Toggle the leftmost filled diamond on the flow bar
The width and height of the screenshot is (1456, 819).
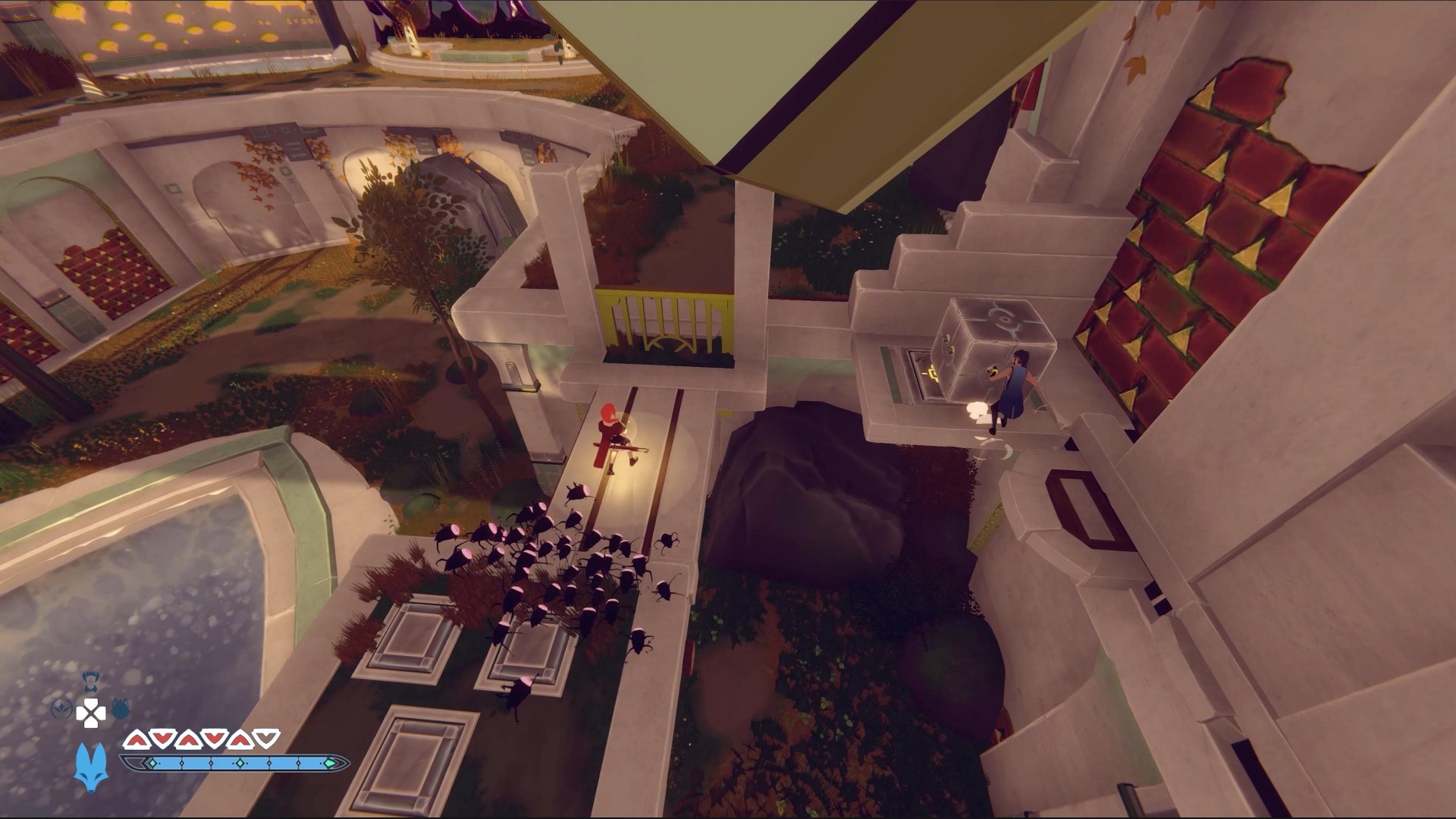(152, 763)
